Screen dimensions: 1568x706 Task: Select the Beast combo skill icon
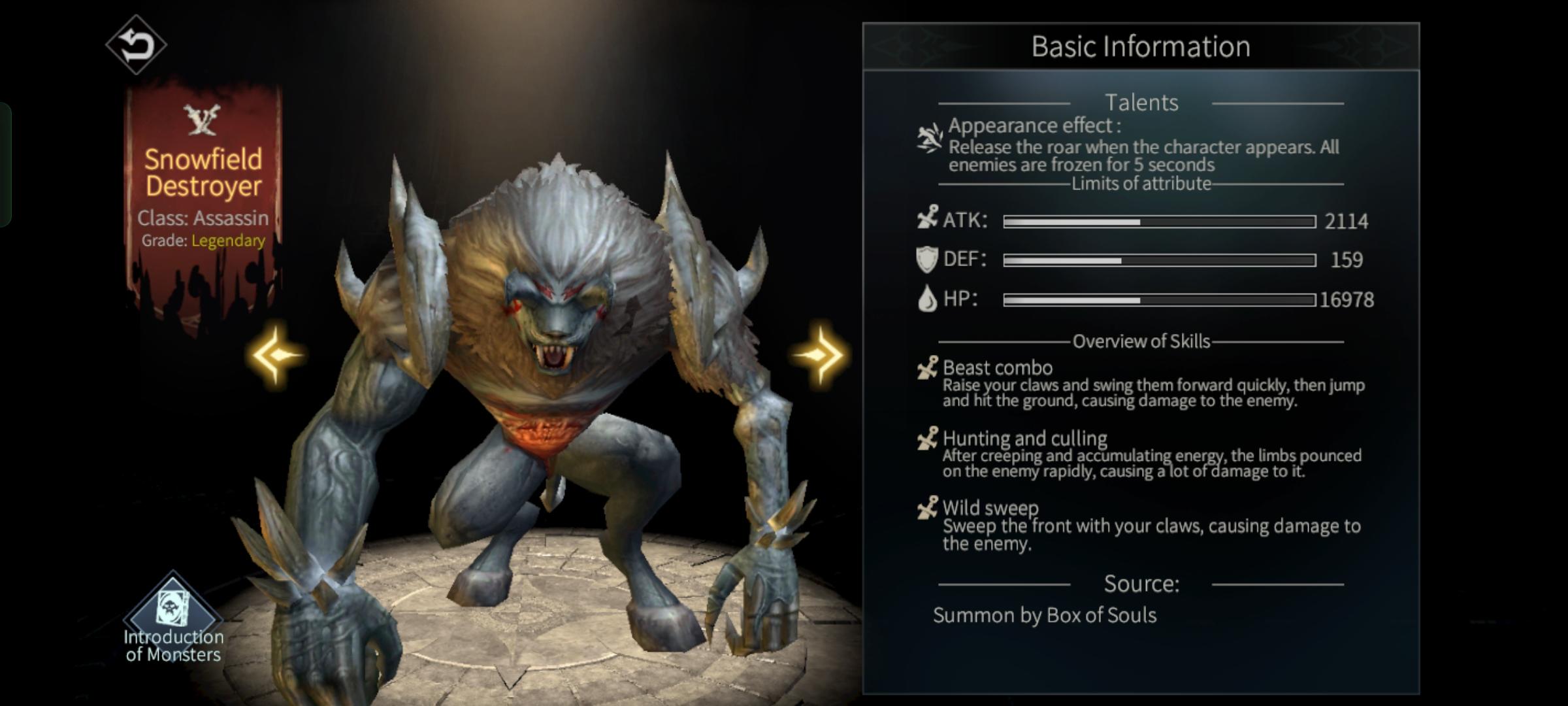(928, 368)
